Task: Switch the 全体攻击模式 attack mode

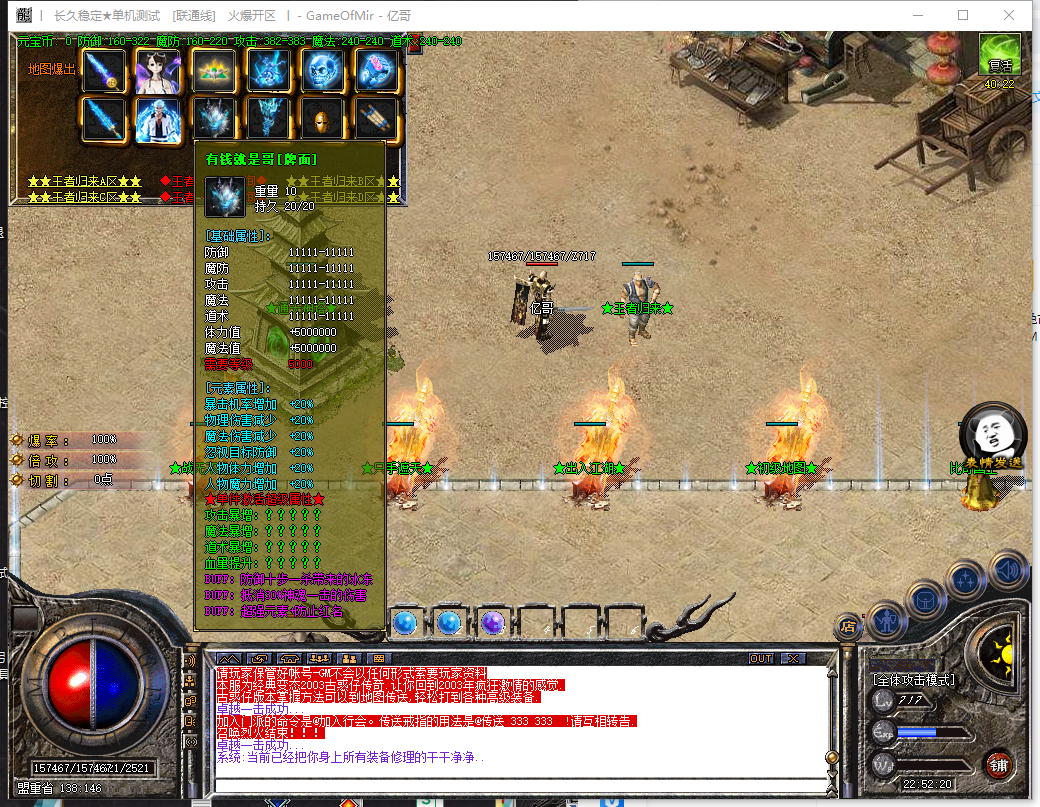Action: point(912,680)
